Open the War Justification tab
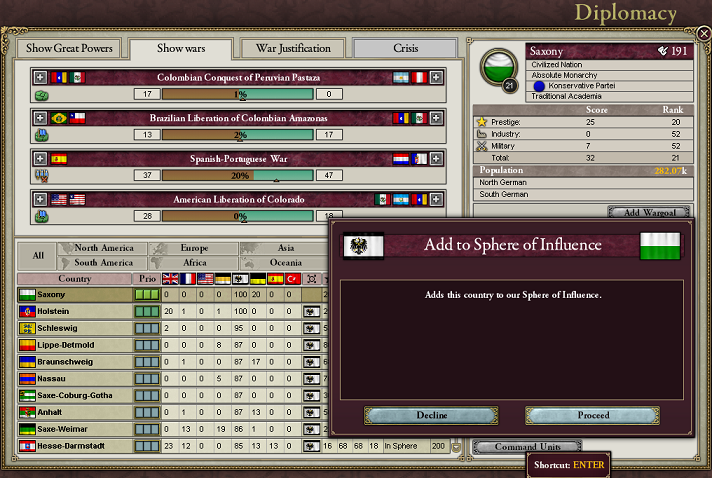712x478 pixels. click(x=293, y=48)
